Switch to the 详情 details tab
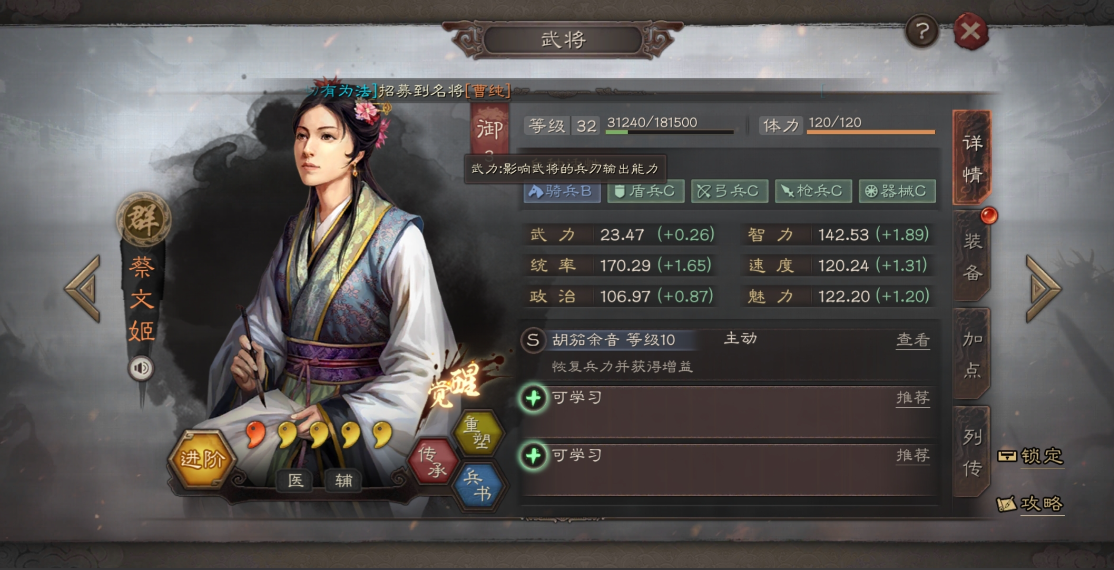The width and height of the screenshot is (1114, 570). [x=972, y=156]
